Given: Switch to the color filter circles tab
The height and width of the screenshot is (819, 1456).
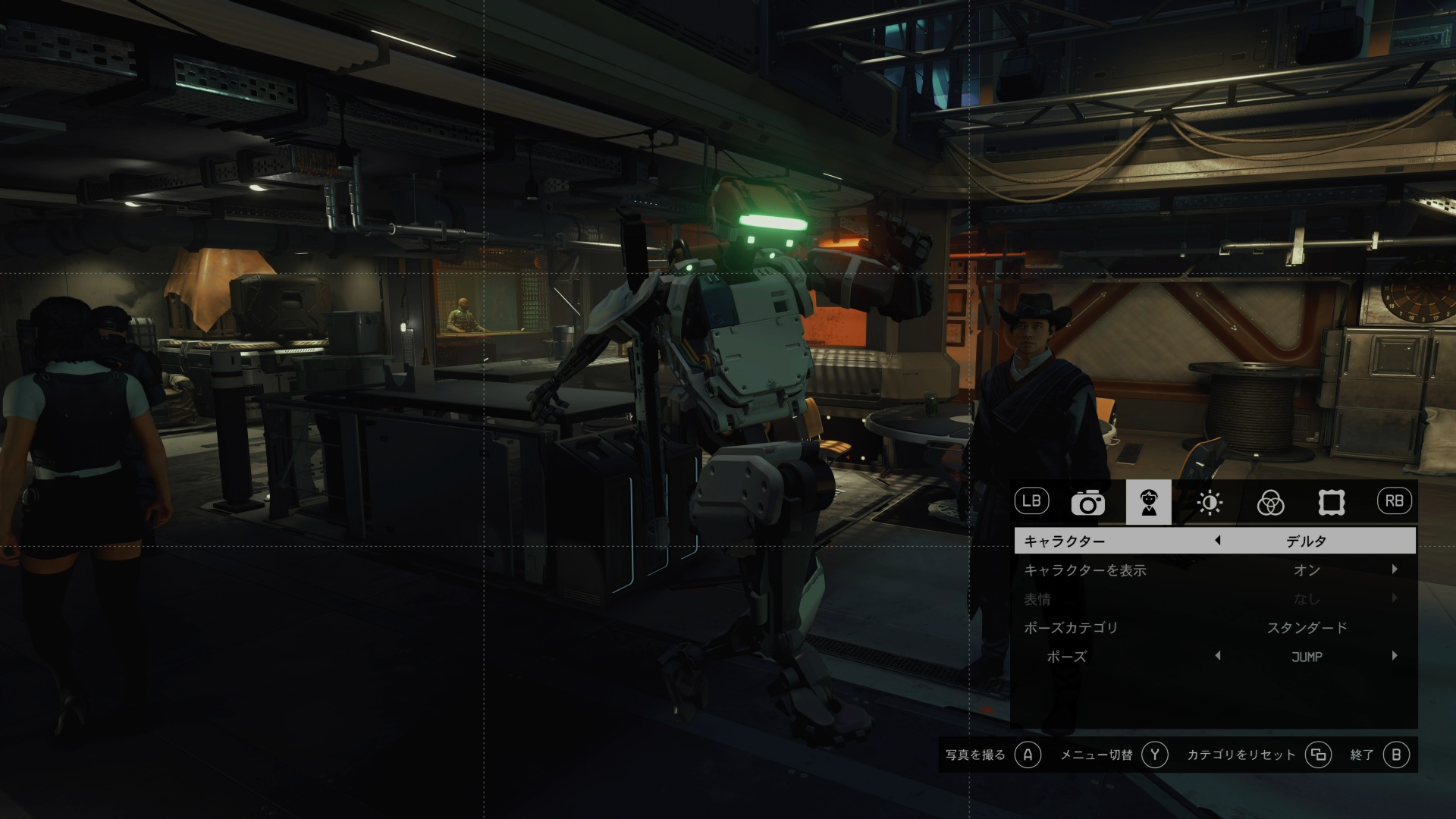Looking at the screenshot, I should point(1270,503).
